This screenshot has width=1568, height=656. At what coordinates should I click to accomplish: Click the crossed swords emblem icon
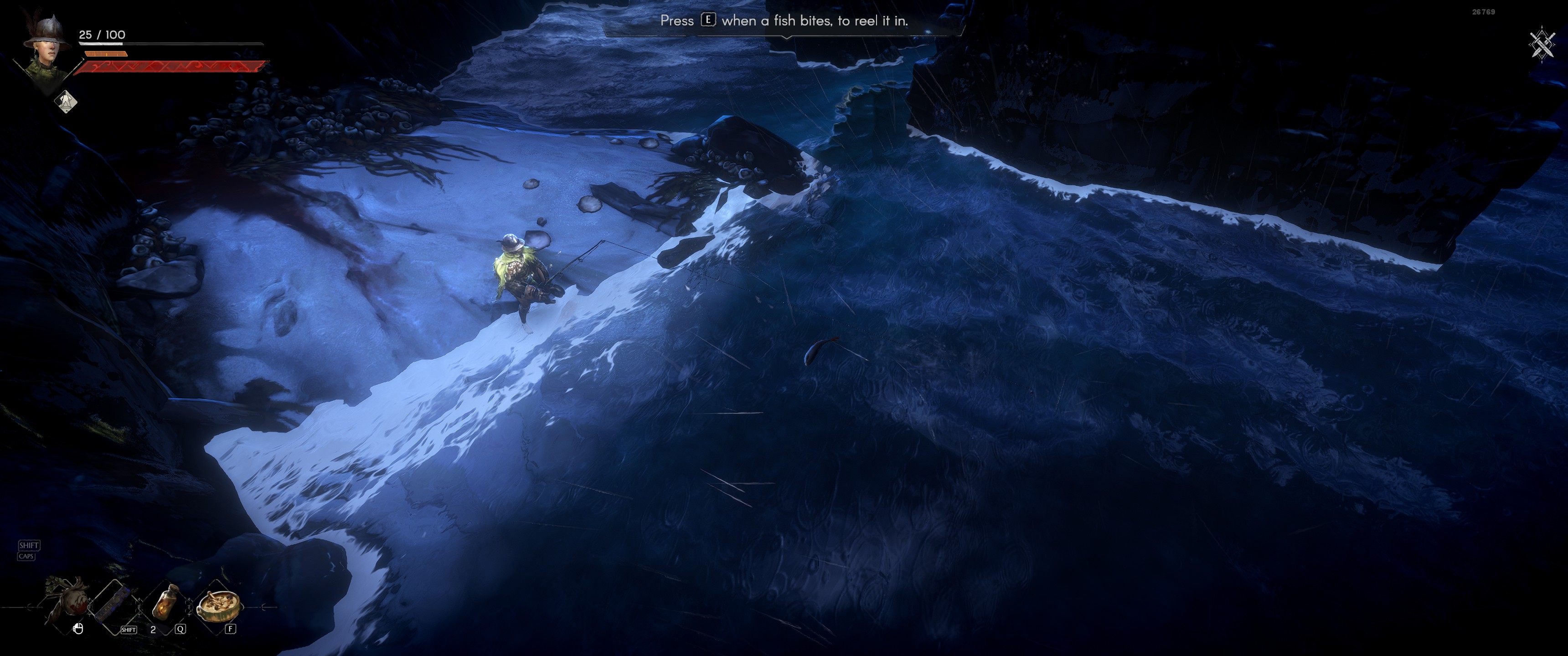pos(1542,45)
